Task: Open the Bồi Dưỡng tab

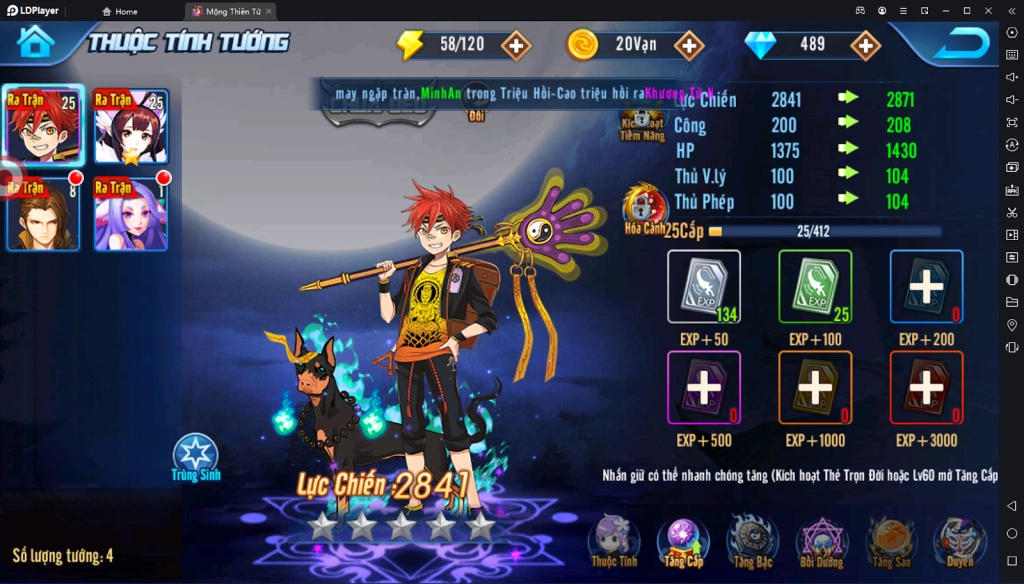Action: (821, 541)
